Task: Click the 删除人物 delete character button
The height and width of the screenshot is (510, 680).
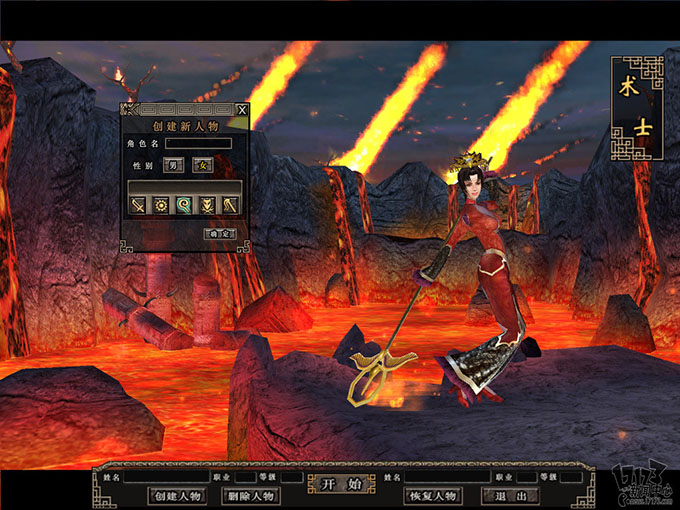Action: click(250, 495)
